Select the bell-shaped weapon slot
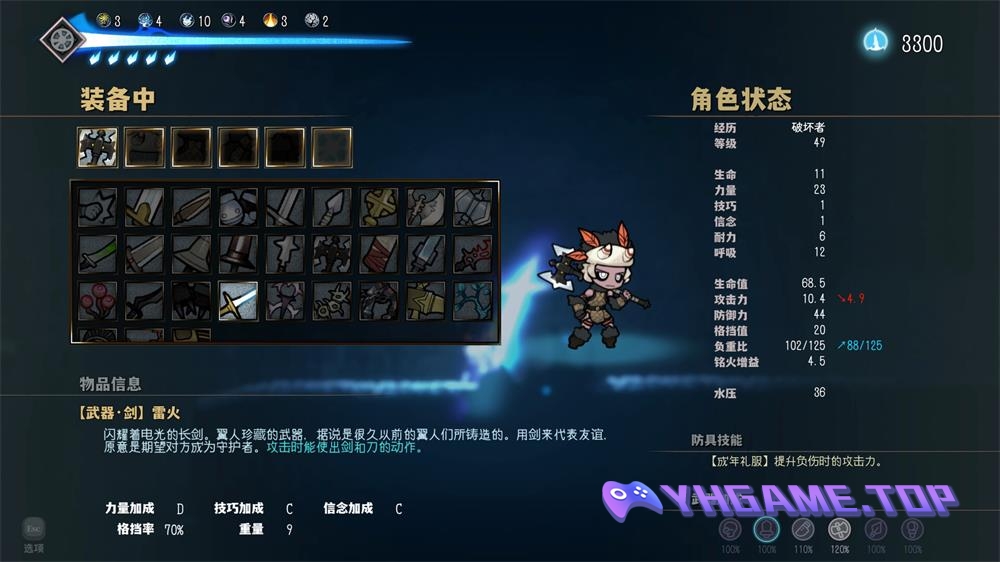 point(192,254)
